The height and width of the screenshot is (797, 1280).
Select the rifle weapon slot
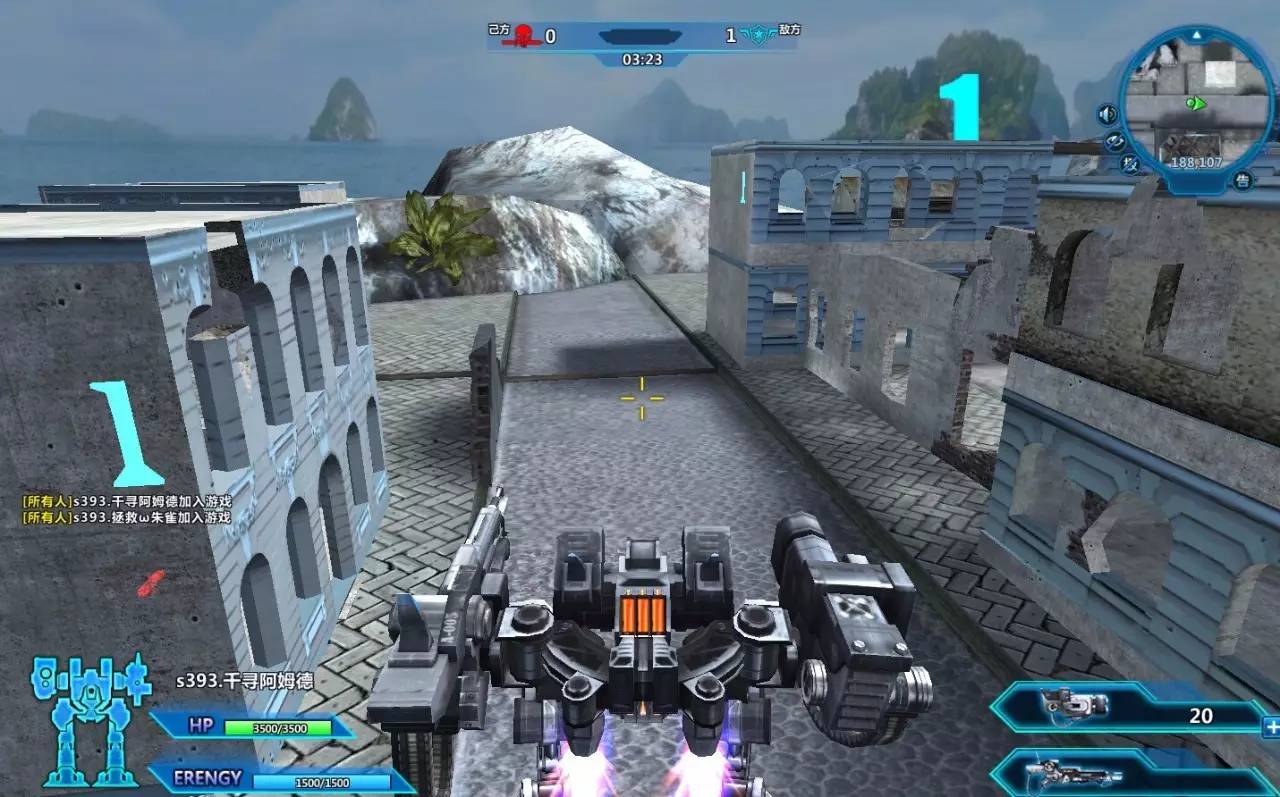click(x=1130, y=773)
